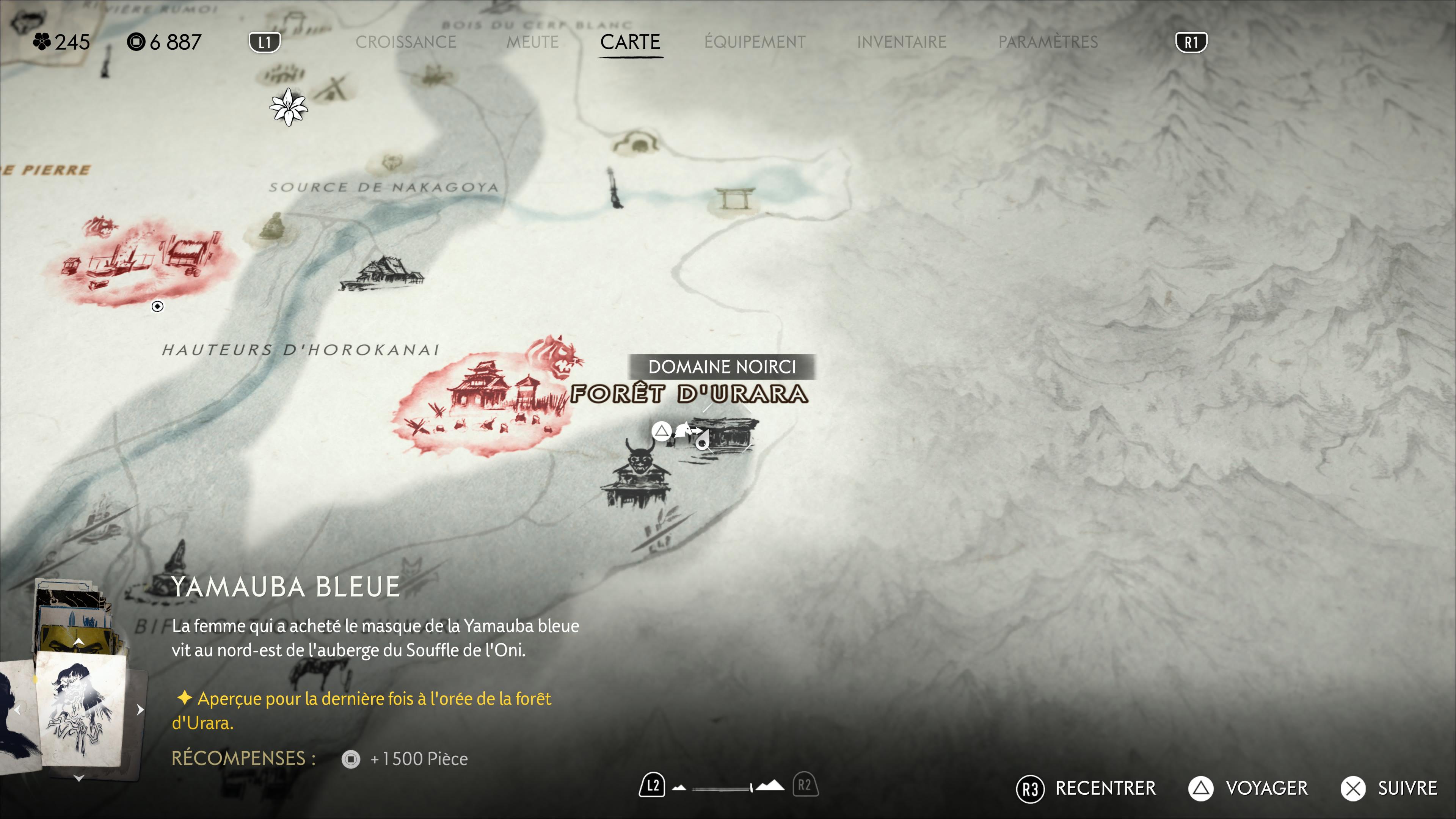Viewport: 1456px width, 819px height.
Task: Select the Yamauba Bleue quest card
Action: click(x=80, y=709)
